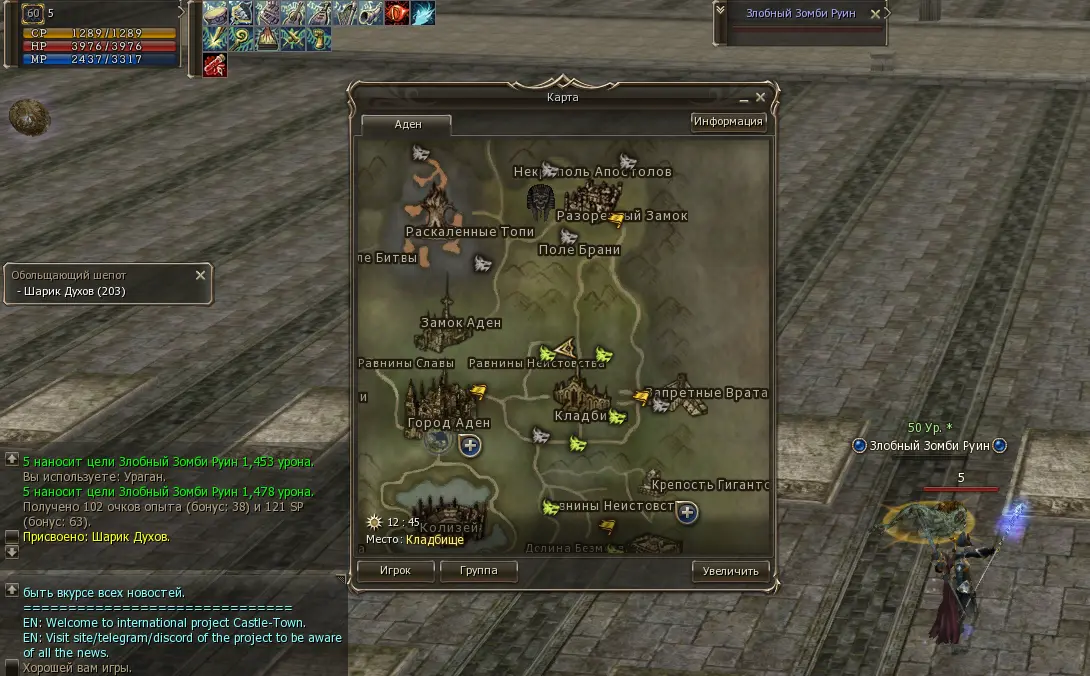Click the Игрок button under the map
Screen dimensions: 1090x676
pos(396,571)
